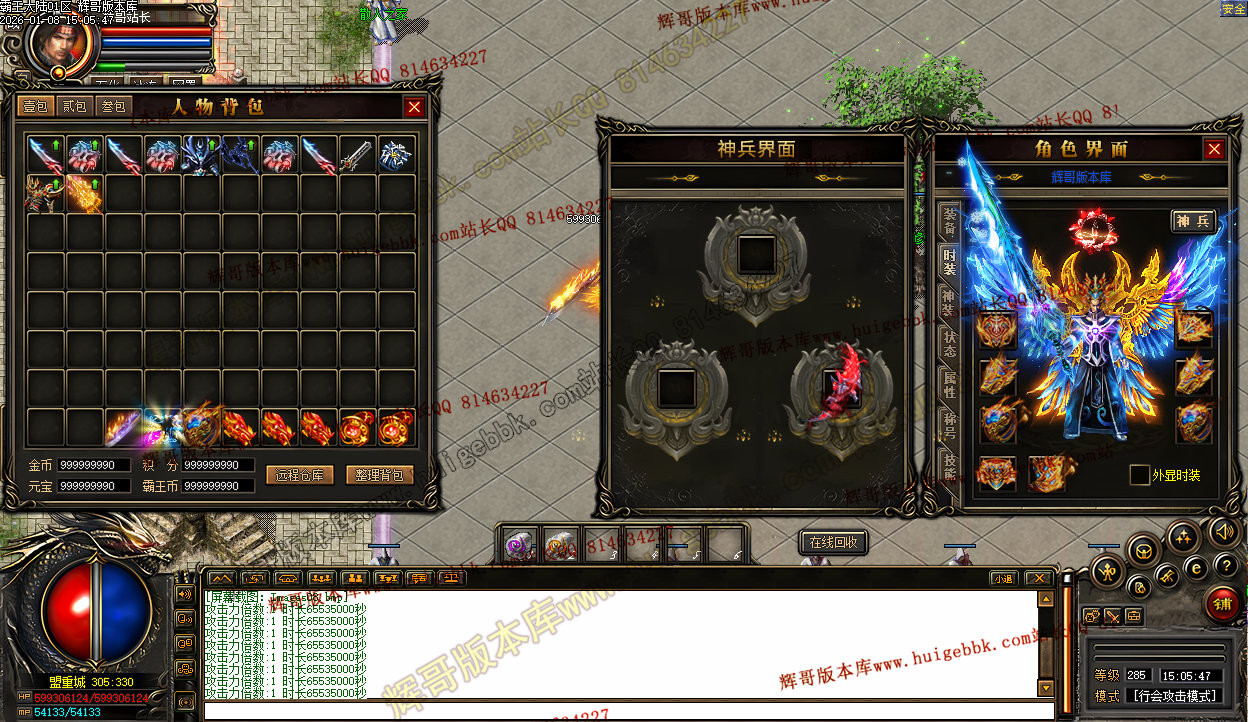This screenshot has width=1248, height=722.
Task: Select the dark horned armor with red glow
Action: click(45, 193)
